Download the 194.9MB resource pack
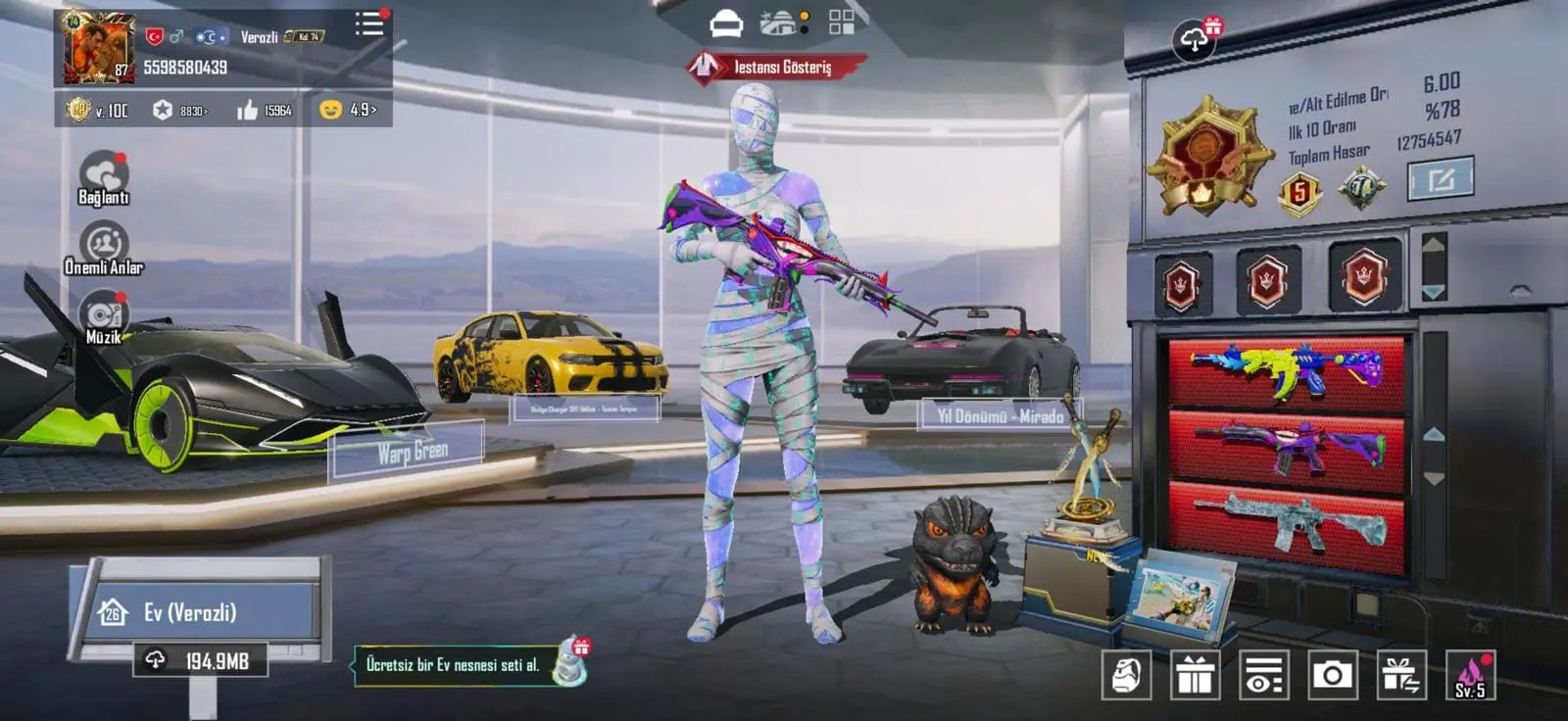Image resolution: width=1568 pixels, height=721 pixels. click(x=200, y=661)
